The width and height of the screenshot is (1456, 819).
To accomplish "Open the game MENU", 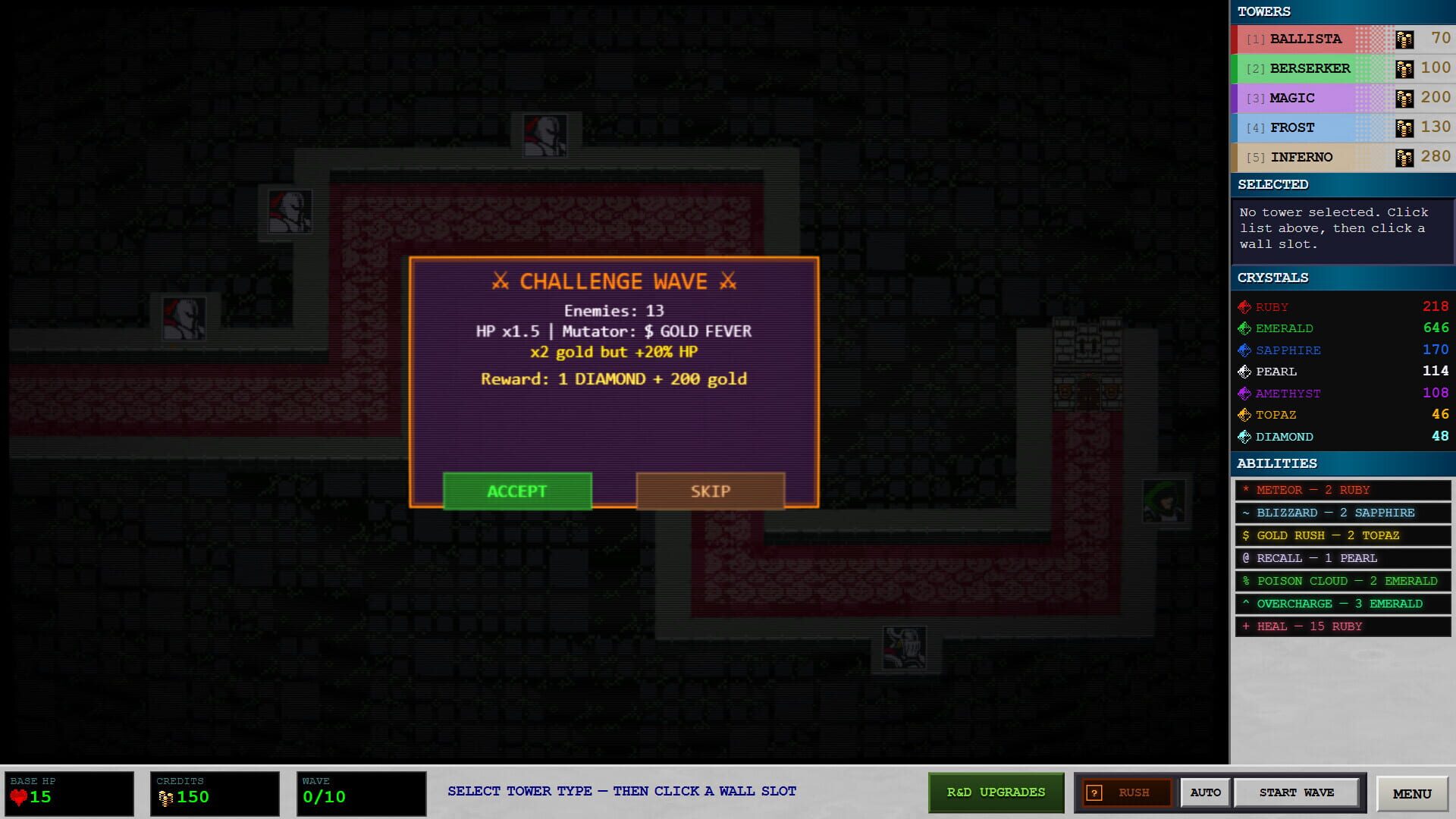I will [x=1410, y=793].
